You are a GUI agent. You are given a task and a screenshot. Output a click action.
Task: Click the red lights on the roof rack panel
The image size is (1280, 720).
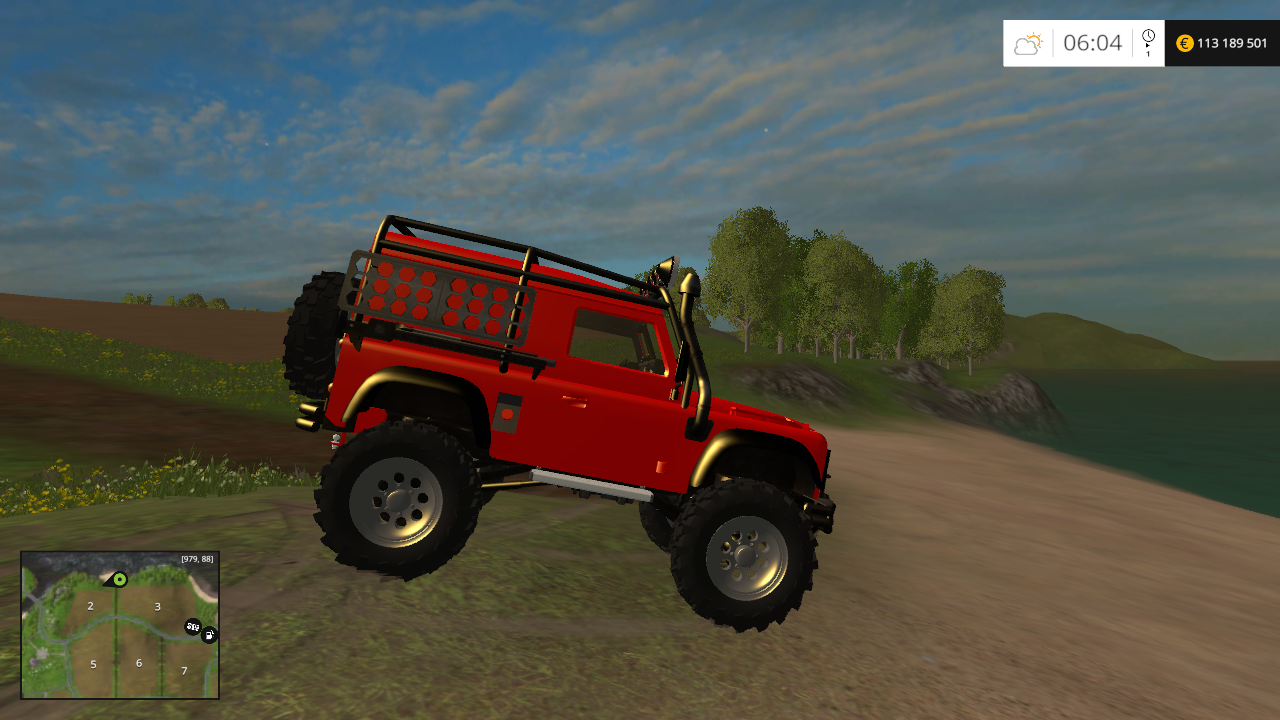[x=440, y=300]
